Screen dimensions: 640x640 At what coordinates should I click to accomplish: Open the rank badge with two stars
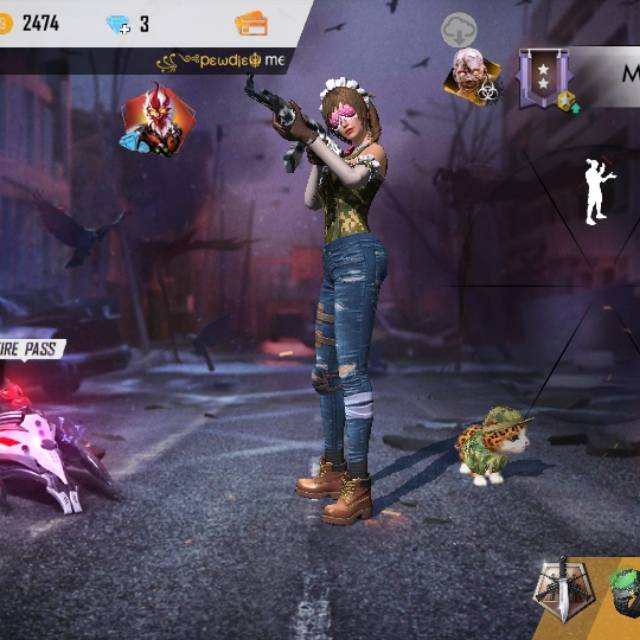[x=545, y=78]
